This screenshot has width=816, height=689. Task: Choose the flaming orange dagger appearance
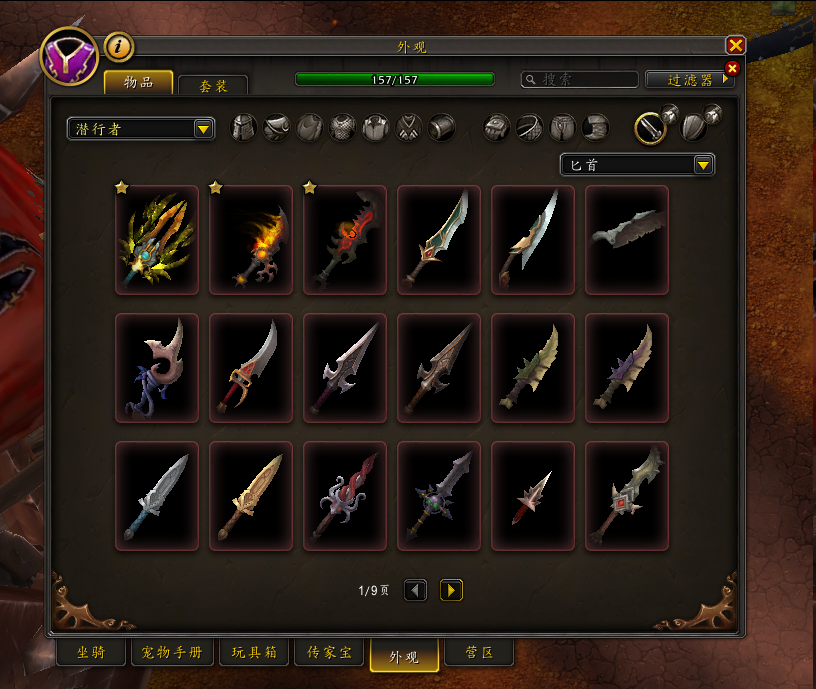click(x=251, y=240)
